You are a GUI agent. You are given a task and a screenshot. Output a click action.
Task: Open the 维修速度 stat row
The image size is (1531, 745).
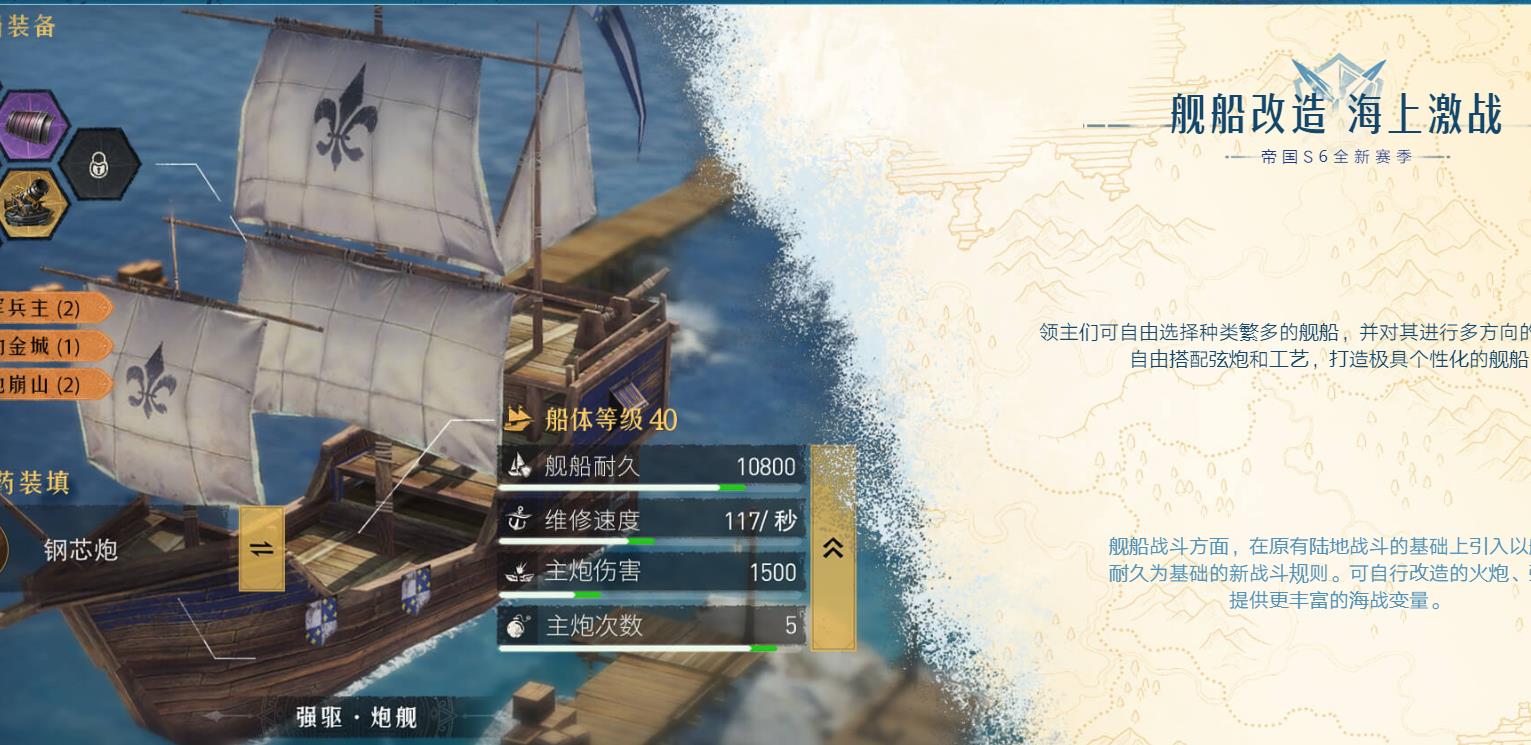pyautogui.click(x=650, y=521)
